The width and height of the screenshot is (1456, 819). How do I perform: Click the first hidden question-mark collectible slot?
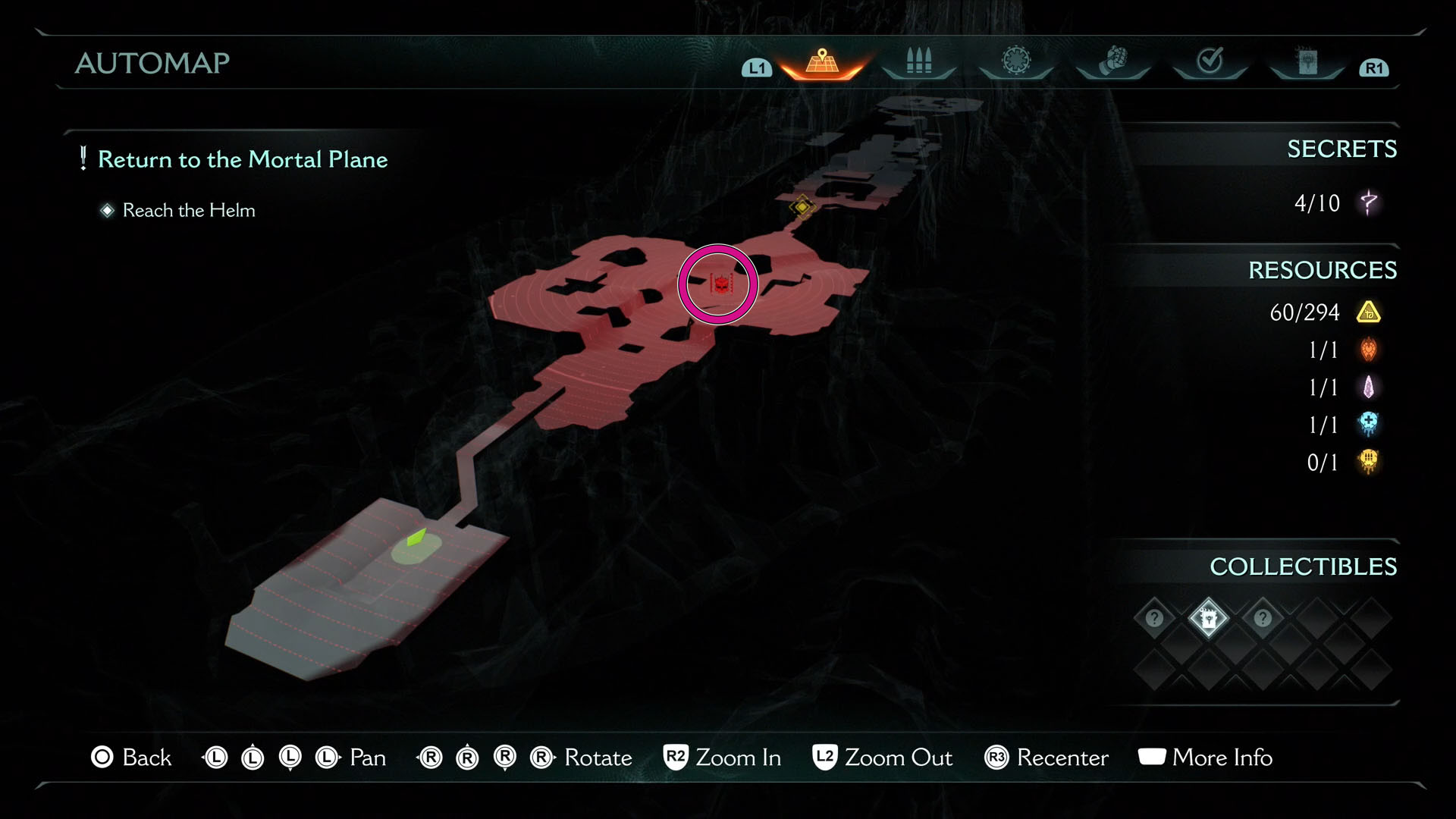point(1154,618)
